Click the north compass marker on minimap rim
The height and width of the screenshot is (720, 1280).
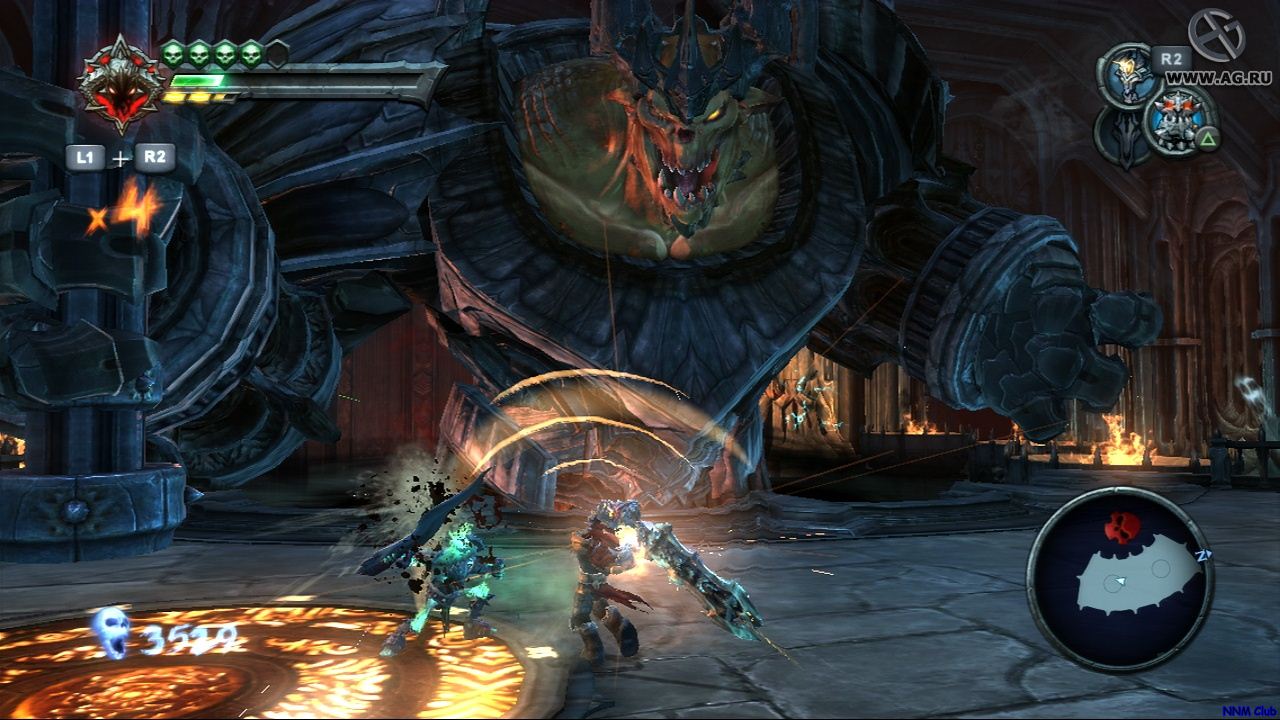coord(1202,552)
